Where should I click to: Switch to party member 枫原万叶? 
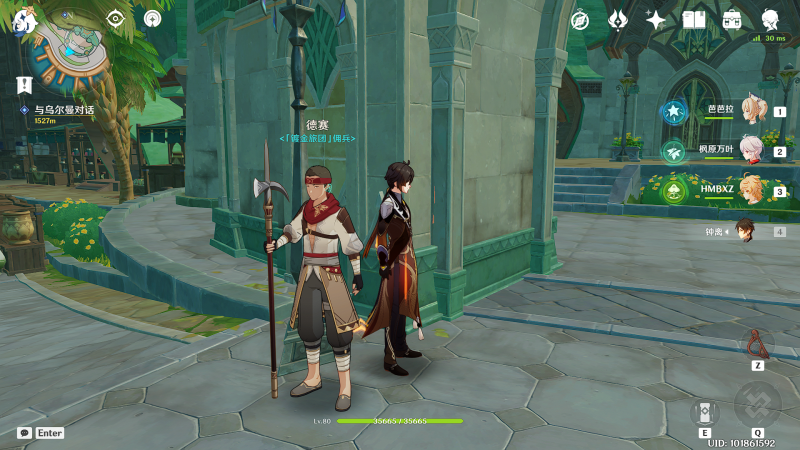click(x=751, y=151)
